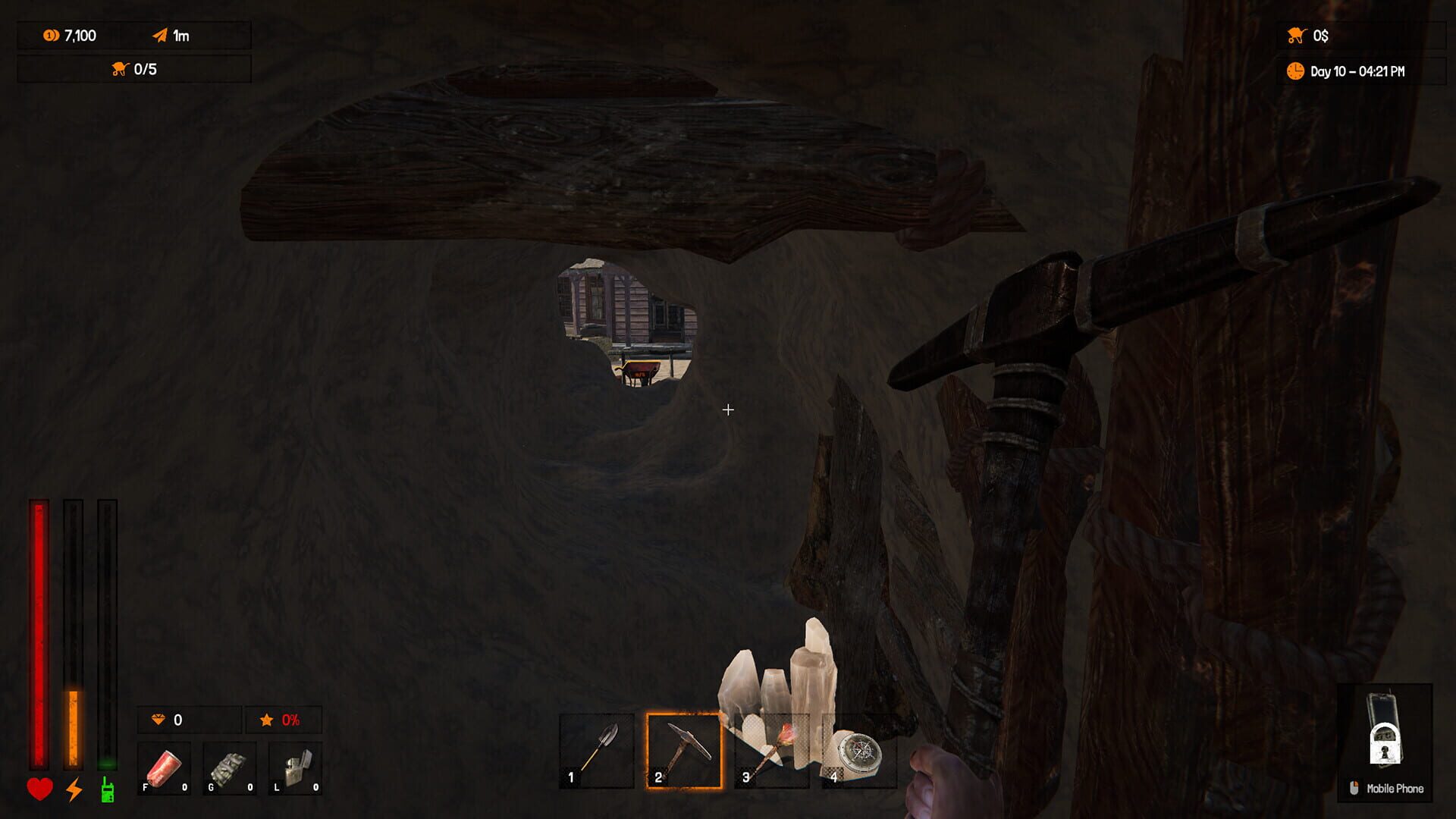Select the pickaxe in hotbar slot 2
Viewport: 1456px width, 819px height.
pyautogui.click(x=682, y=751)
